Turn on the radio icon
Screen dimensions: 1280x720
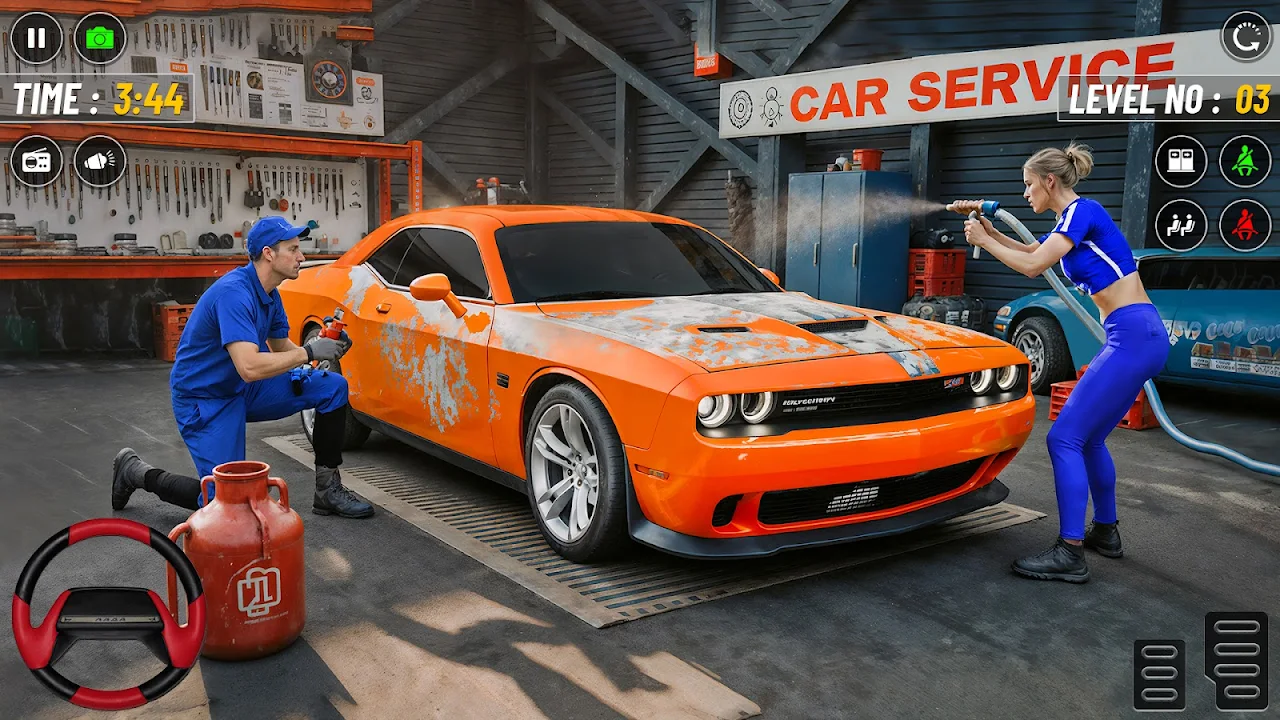click(x=36, y=161)
